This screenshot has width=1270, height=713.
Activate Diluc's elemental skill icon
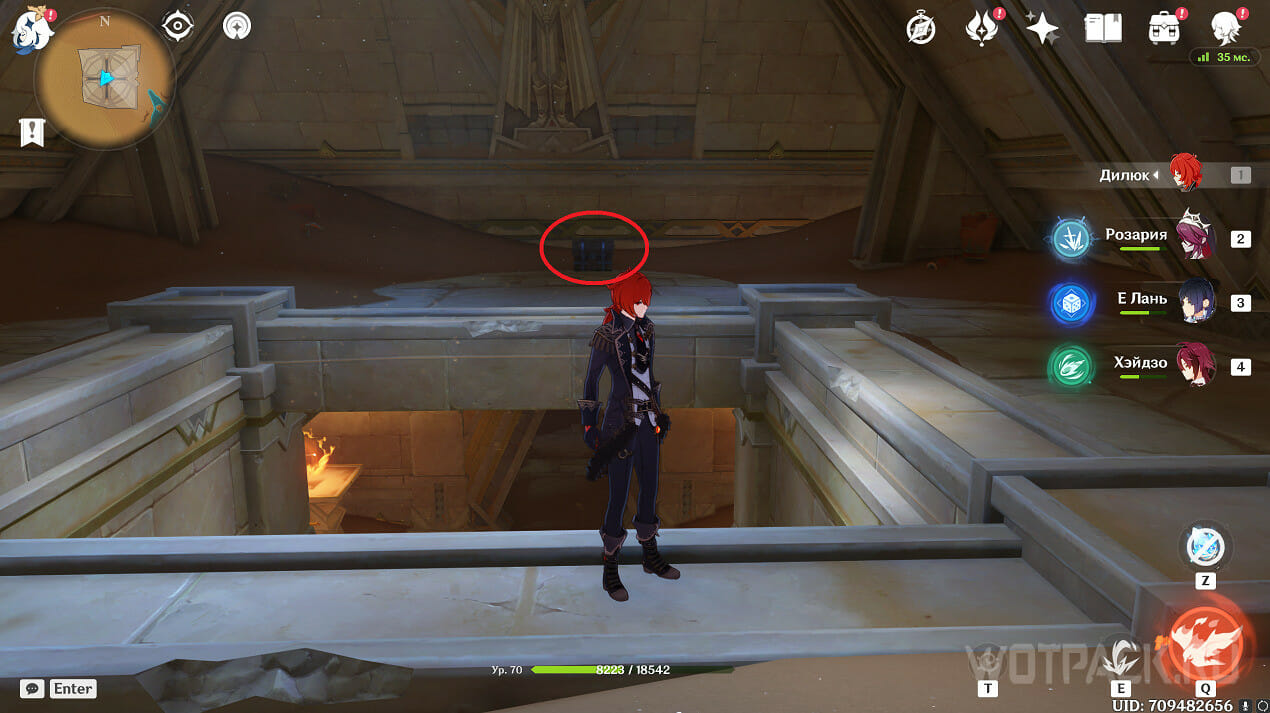click(1121, 655)
